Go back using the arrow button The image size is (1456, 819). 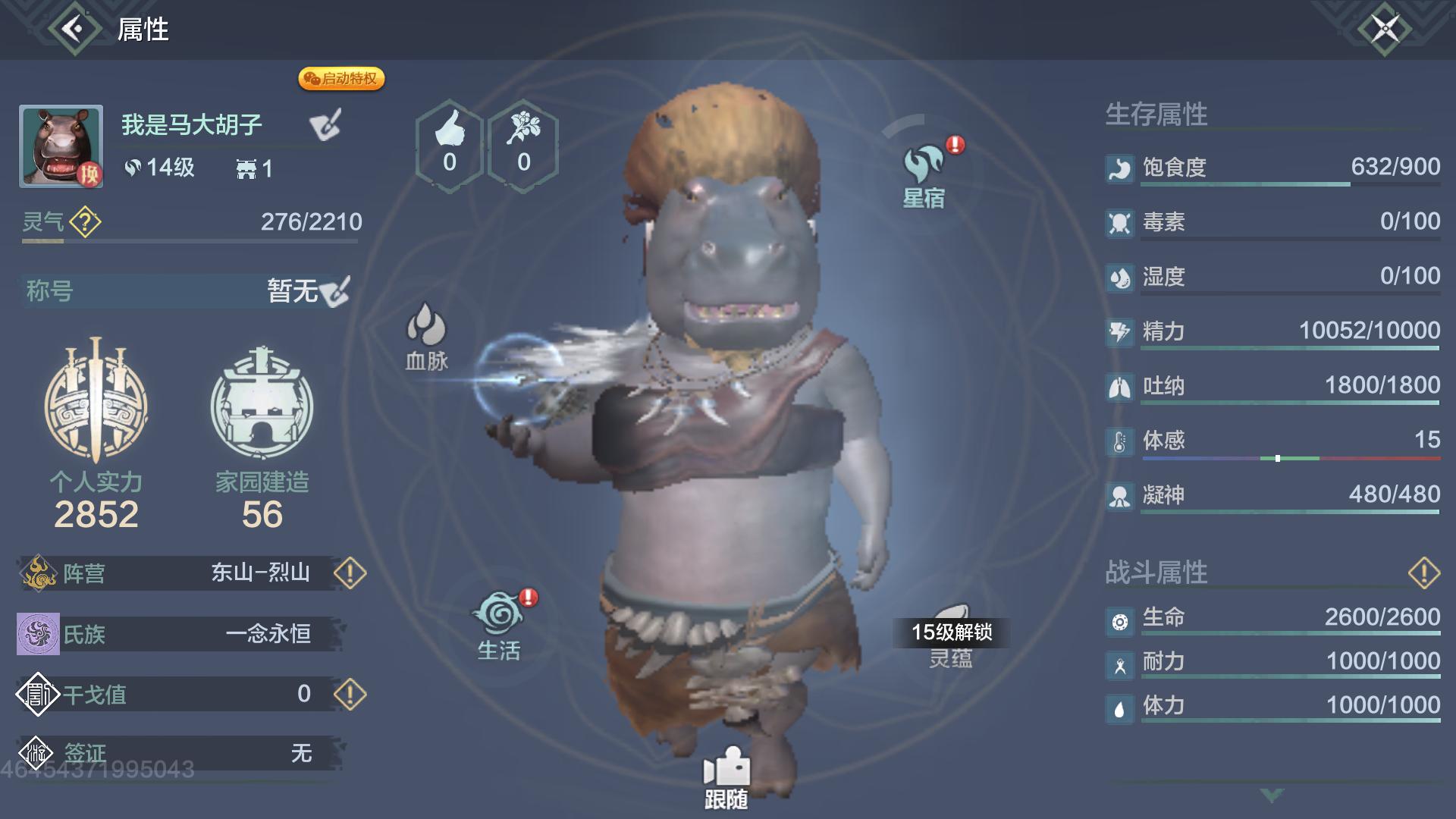pos(74,30)
